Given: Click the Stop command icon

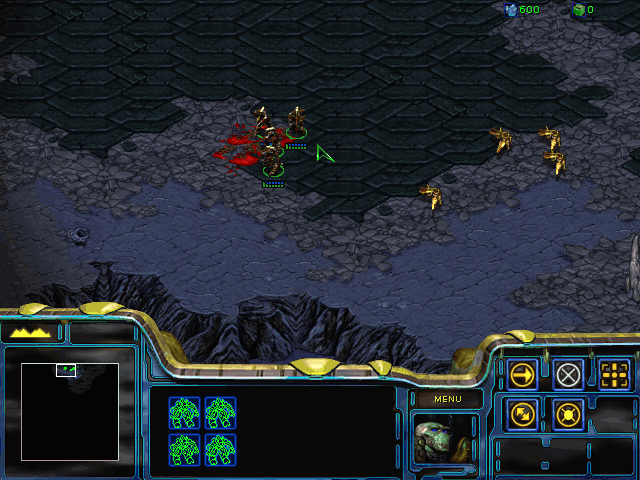Looking at the screenshot, I should [569, 375].
